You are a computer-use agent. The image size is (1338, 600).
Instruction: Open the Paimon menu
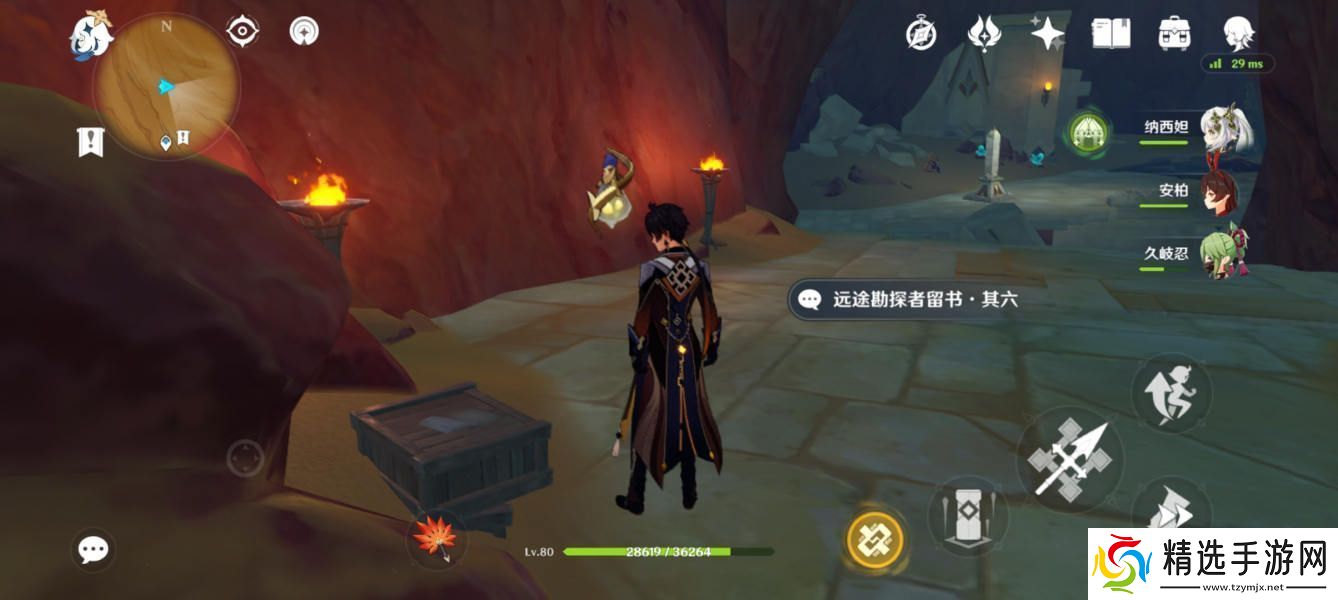[x=90, y=32]
